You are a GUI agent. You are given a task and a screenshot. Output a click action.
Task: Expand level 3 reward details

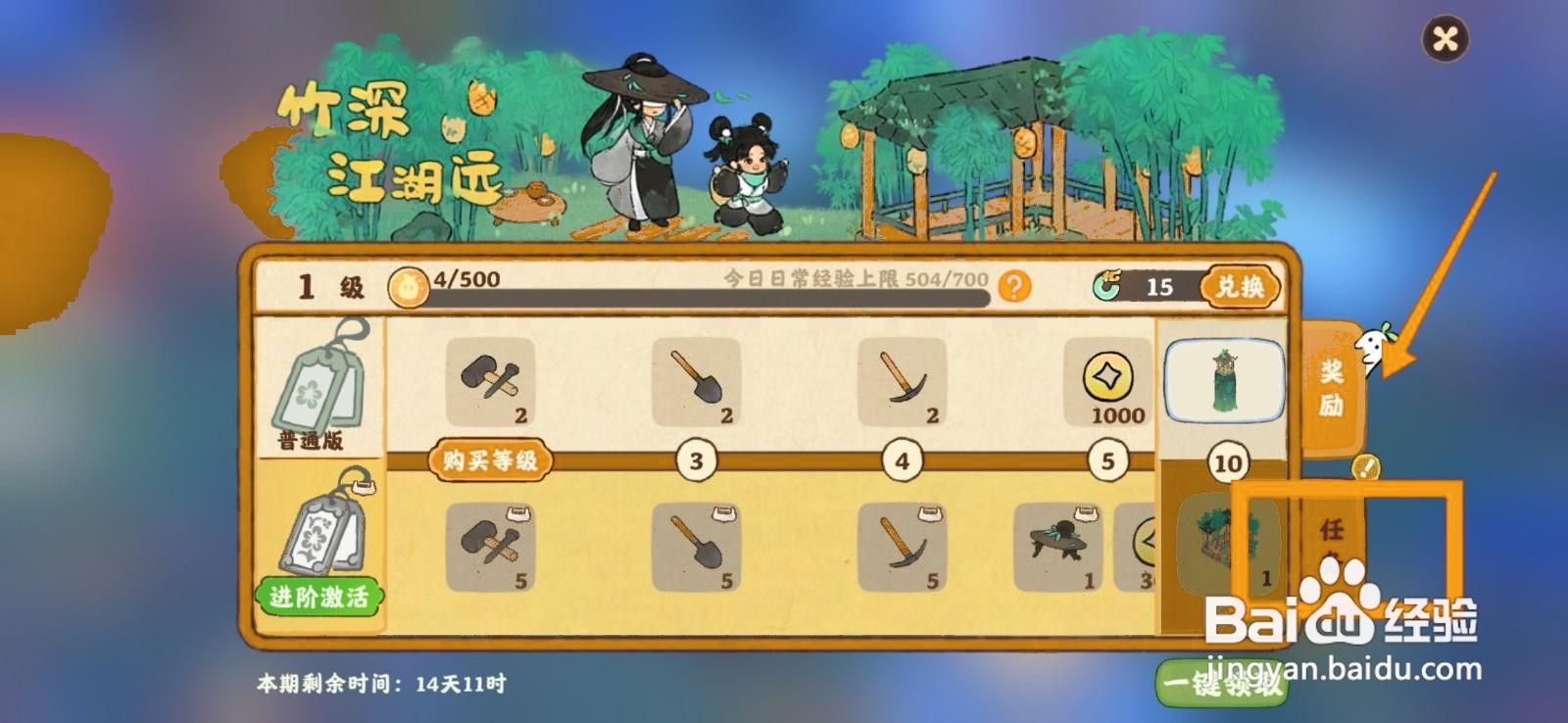696,458
